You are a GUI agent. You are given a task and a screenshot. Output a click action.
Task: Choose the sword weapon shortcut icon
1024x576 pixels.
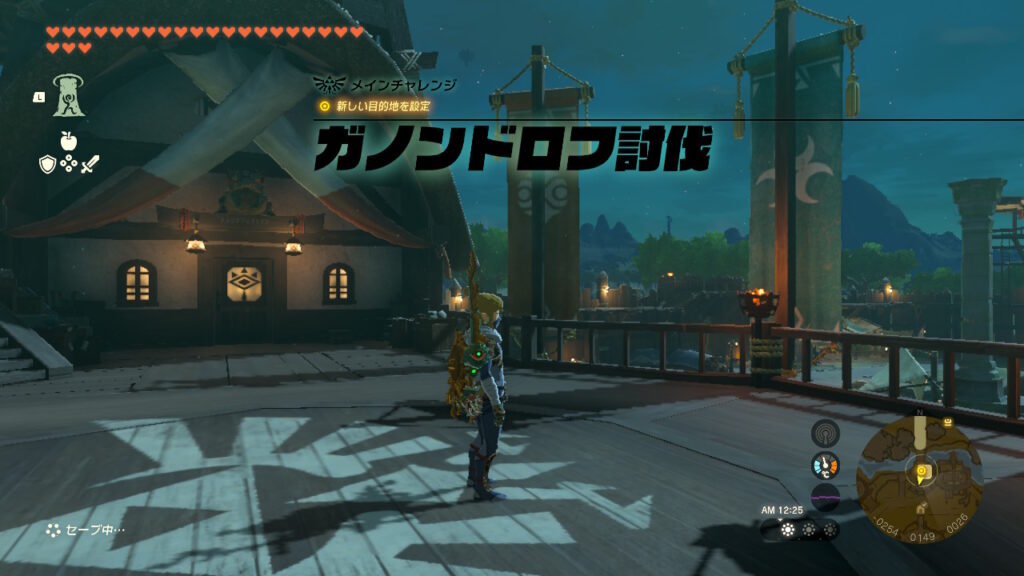(x=90, y=164)
